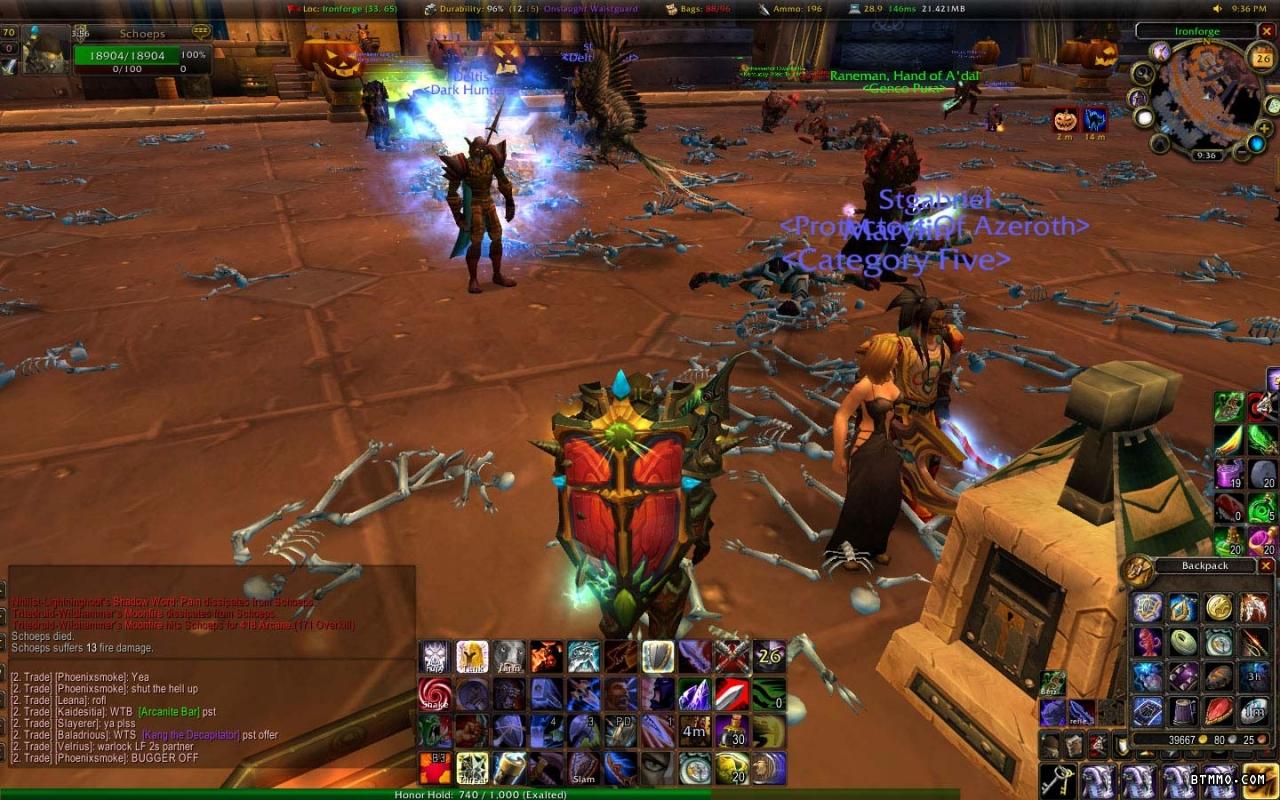Image resolution: width=1280 pixels, height=800 pixels.
Task: Click the blue cat buff icon
Action: pyautogui.click(x=1095, y=120)
